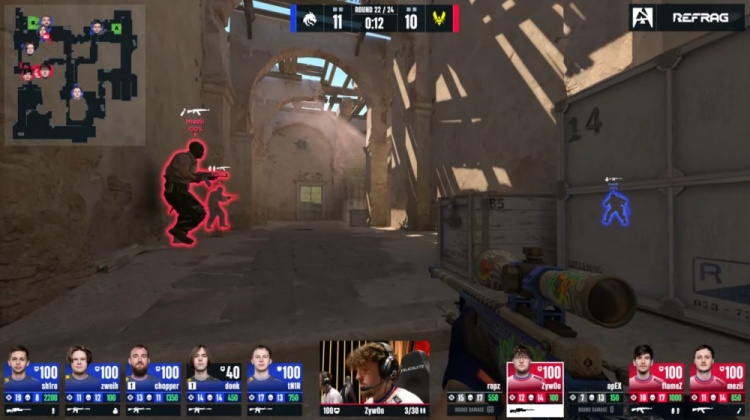Viewport: 750px width, 420px height.
Task: Switch view to donk's player card
Action: (214, 380)
